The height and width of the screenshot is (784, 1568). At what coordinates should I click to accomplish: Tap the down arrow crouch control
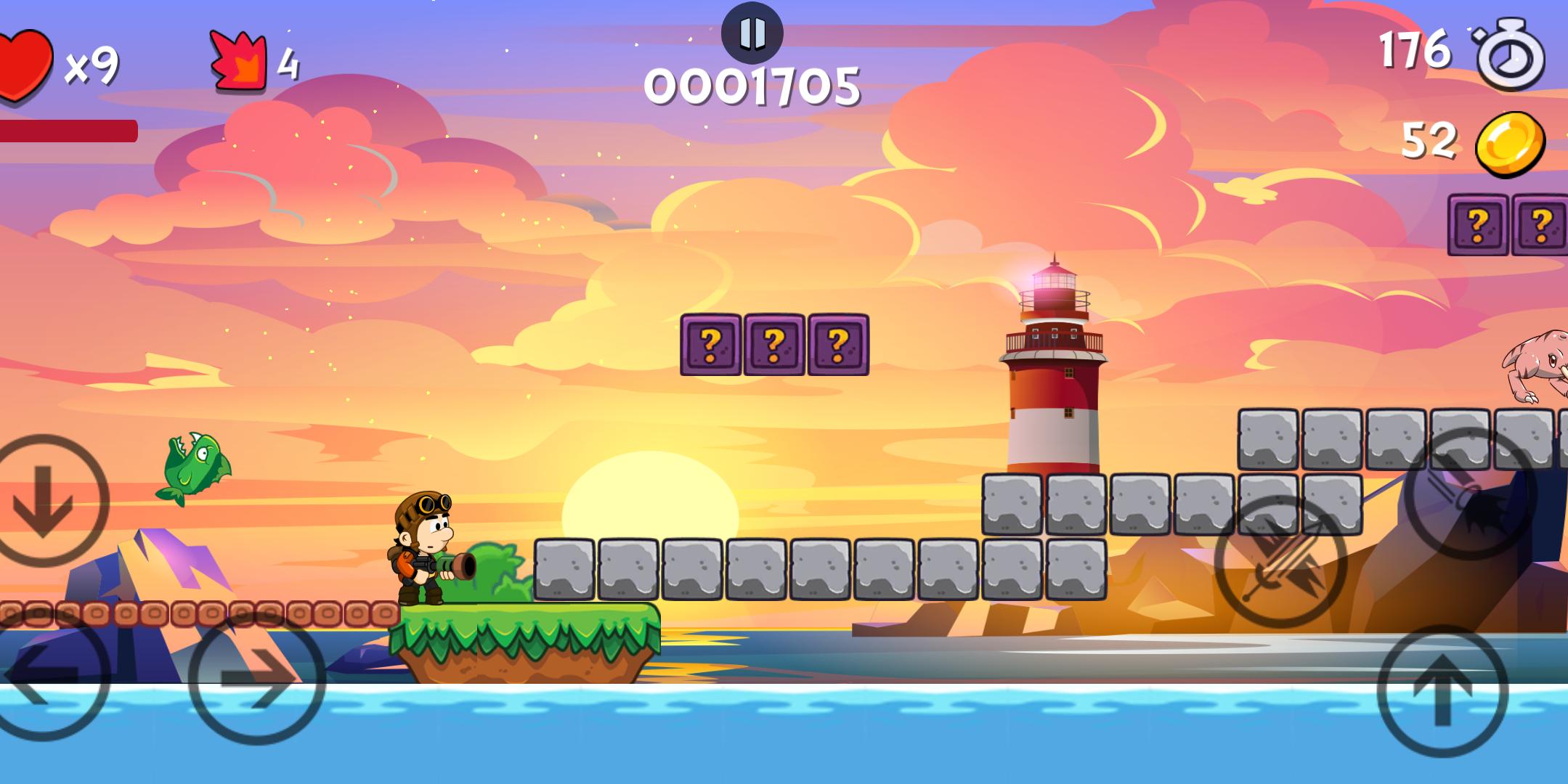pos(44,501)
